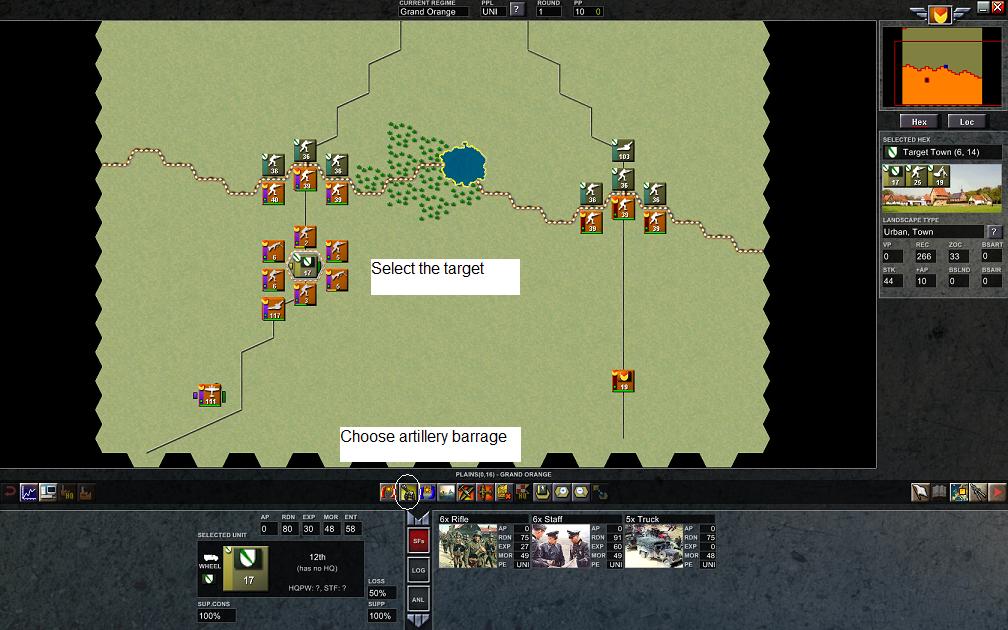
Task: Open the red SFs subformations button
Action: coord(419,541)
